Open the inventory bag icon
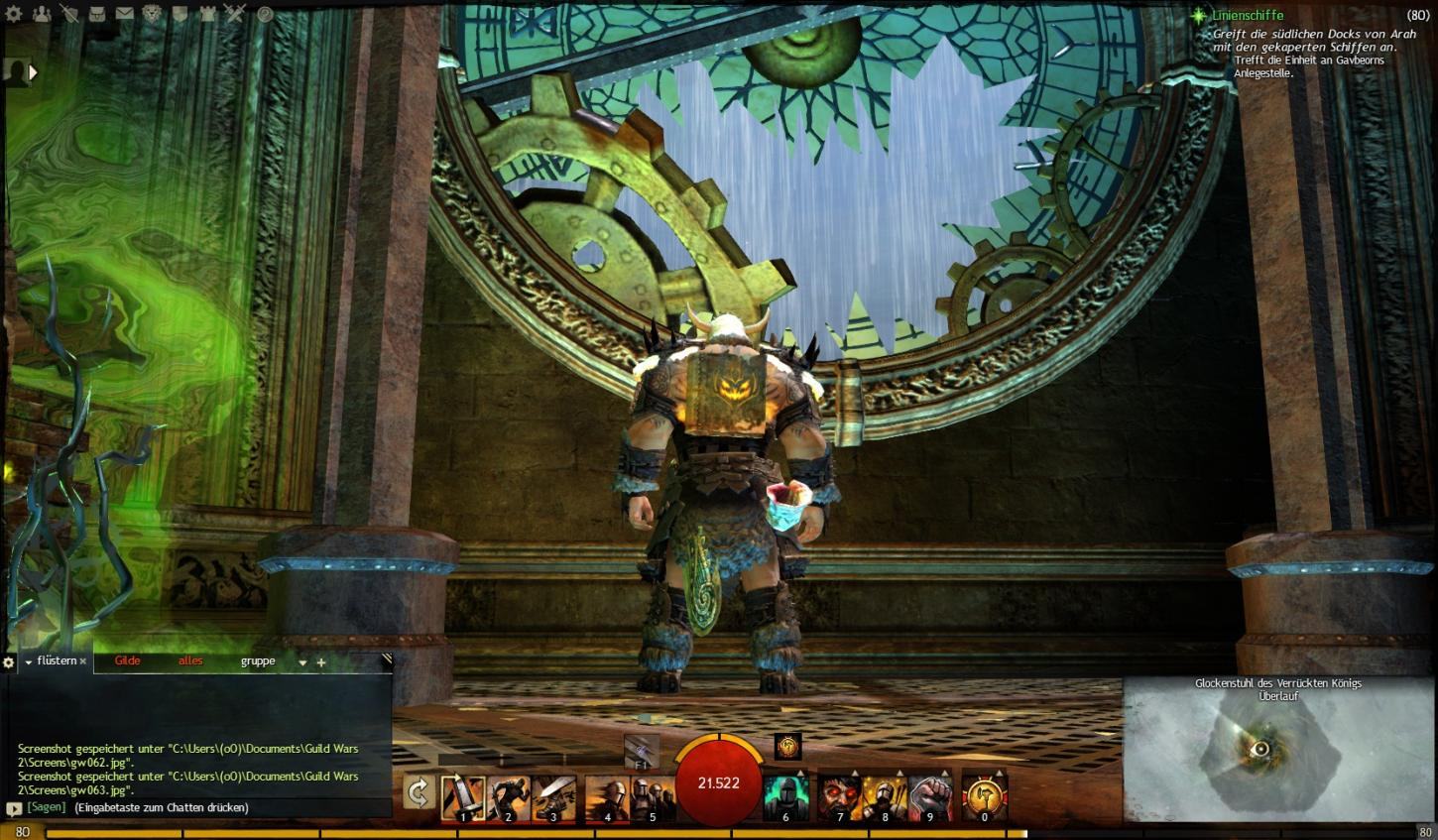1438x840 pixels. pyautogui.click(x=97, y=14)
